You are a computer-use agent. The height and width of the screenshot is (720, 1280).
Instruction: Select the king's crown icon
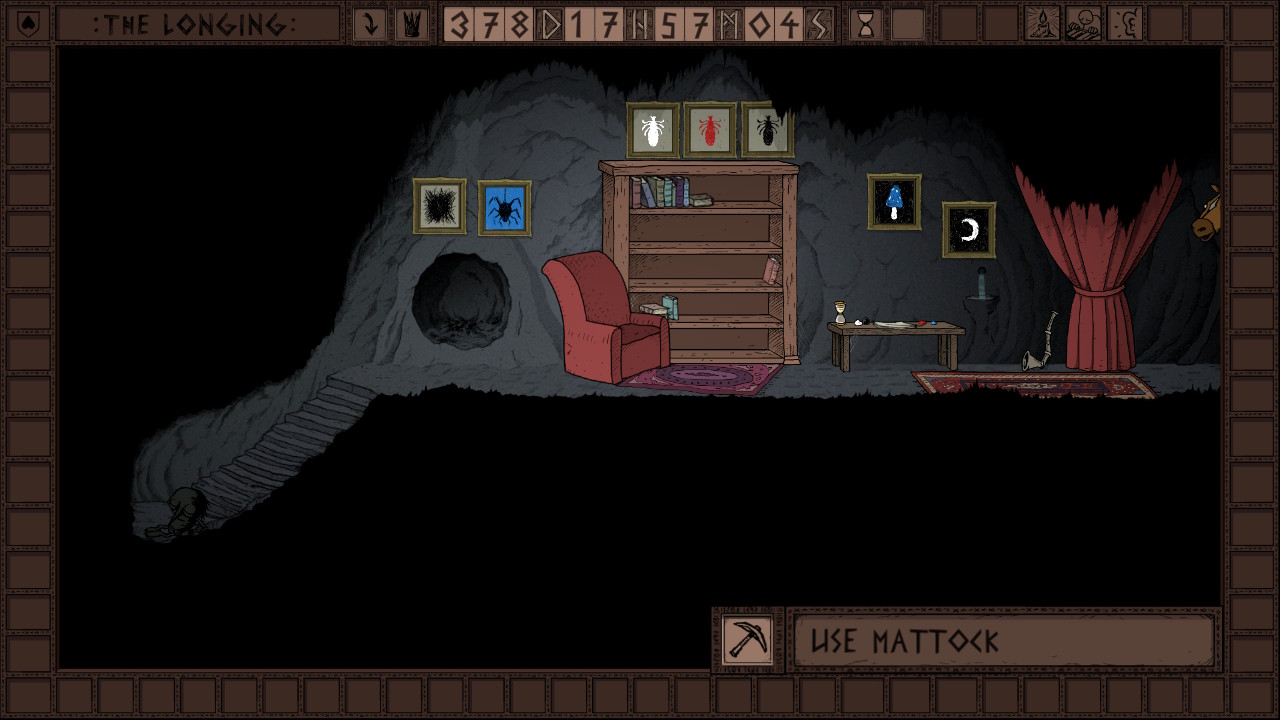[410, 24]
